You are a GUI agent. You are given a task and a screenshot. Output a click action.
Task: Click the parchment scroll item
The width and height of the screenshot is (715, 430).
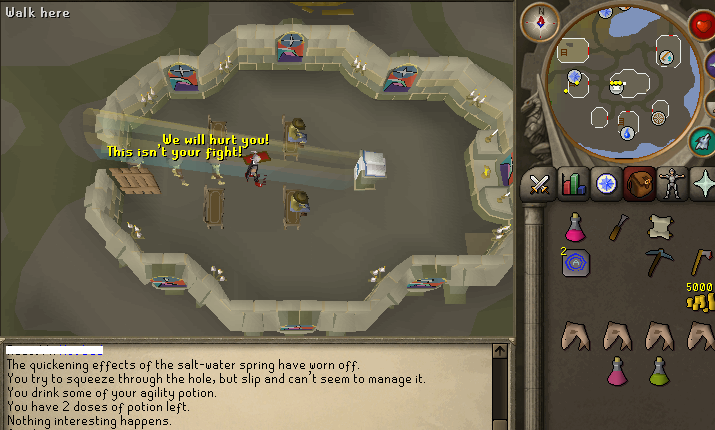pyautogui.click(x=658, y=226)
